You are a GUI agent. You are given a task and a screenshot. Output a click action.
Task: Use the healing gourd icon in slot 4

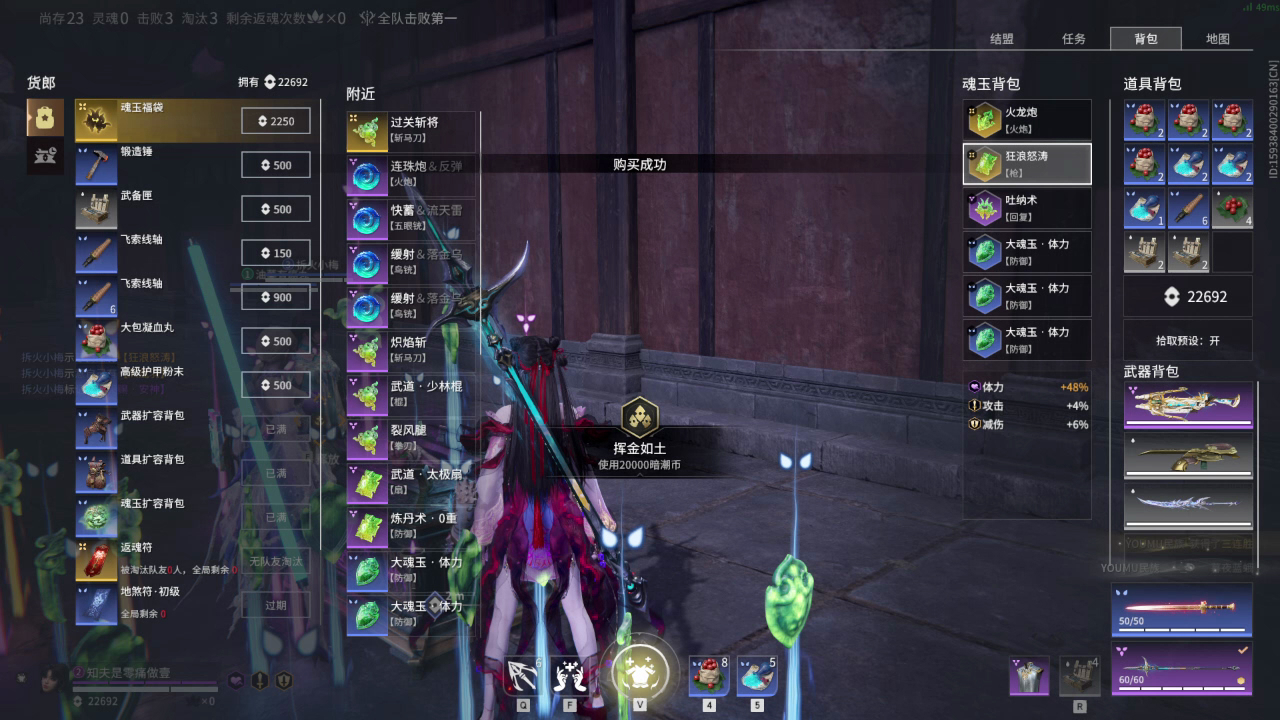point(709,675)
